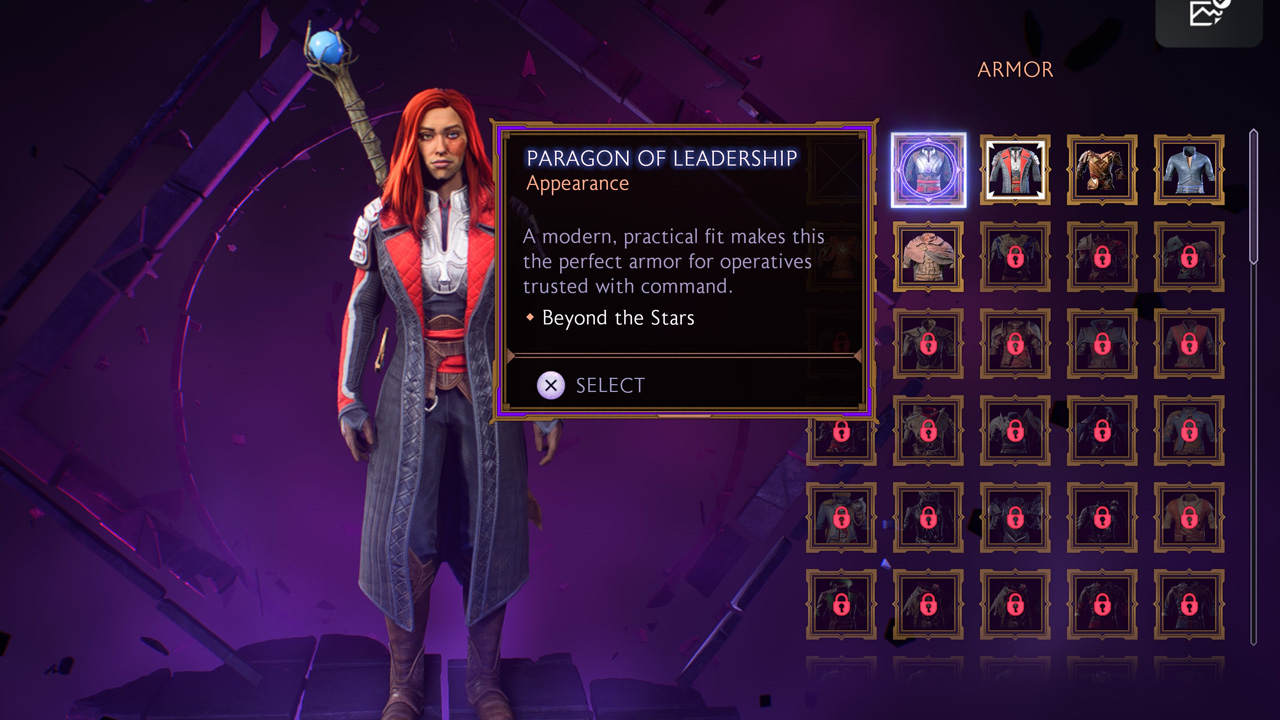Select the highlighted Paragon of Leadership armor tile

[x=928, y=170]
